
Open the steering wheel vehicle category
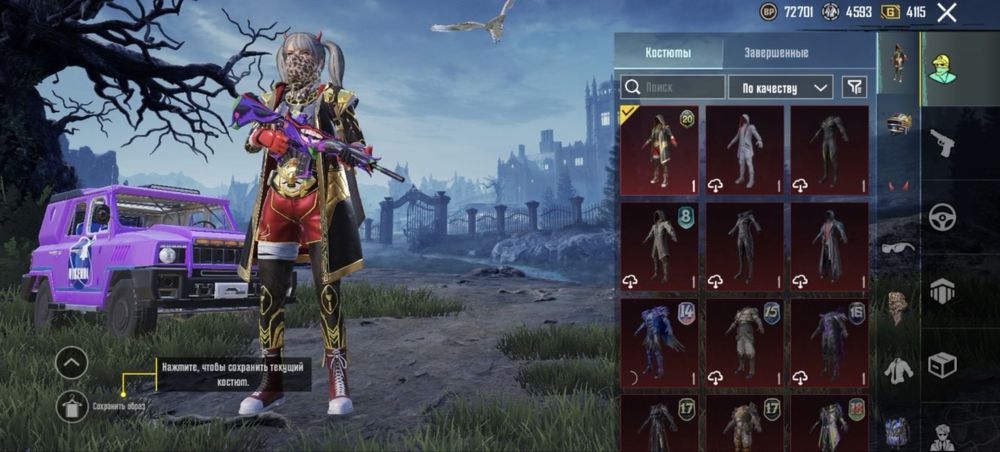pyautogui.click(x=941, y=217)
